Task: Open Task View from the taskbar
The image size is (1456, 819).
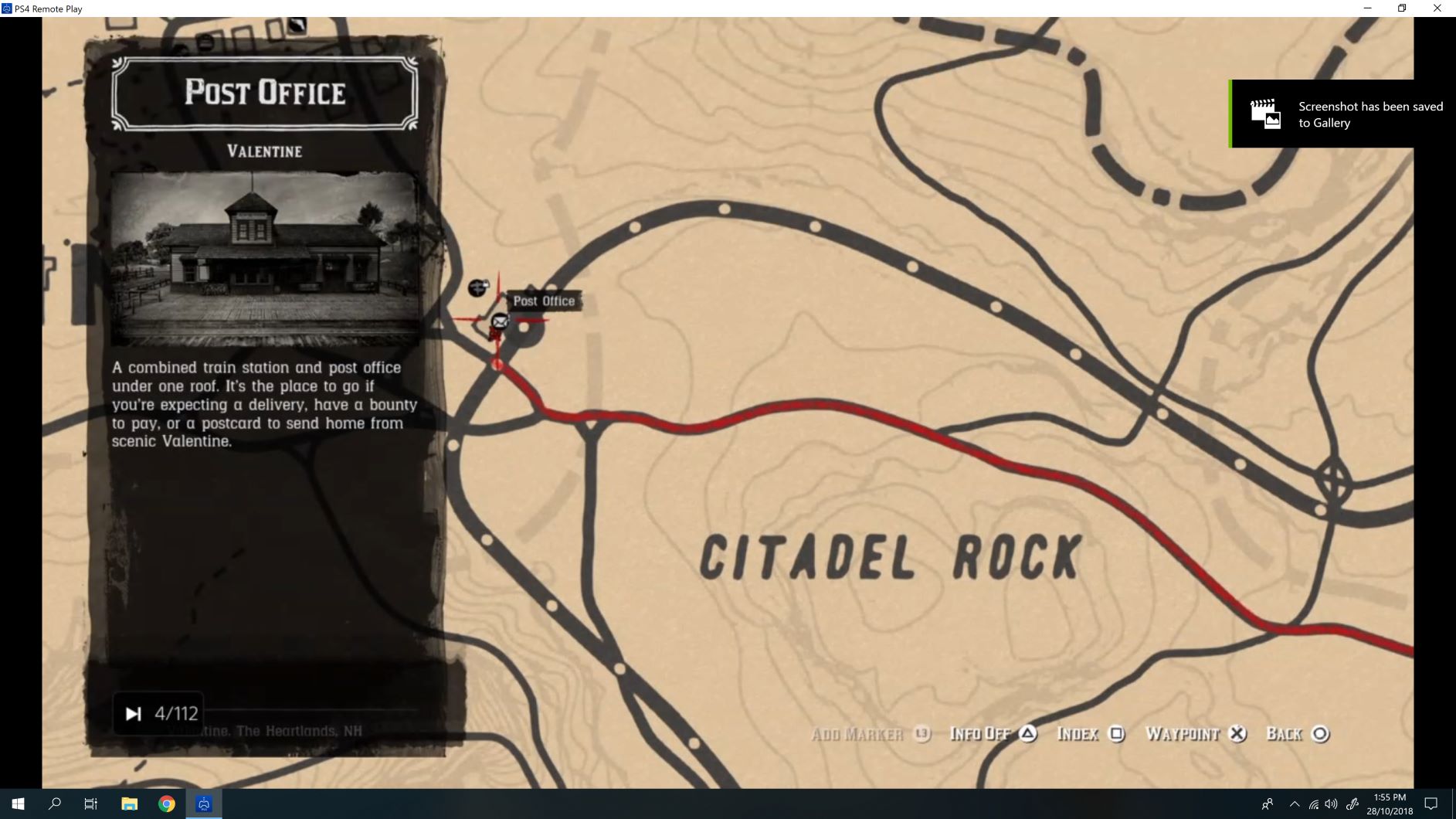Action: pyautogui.click(x=90, y=804)
